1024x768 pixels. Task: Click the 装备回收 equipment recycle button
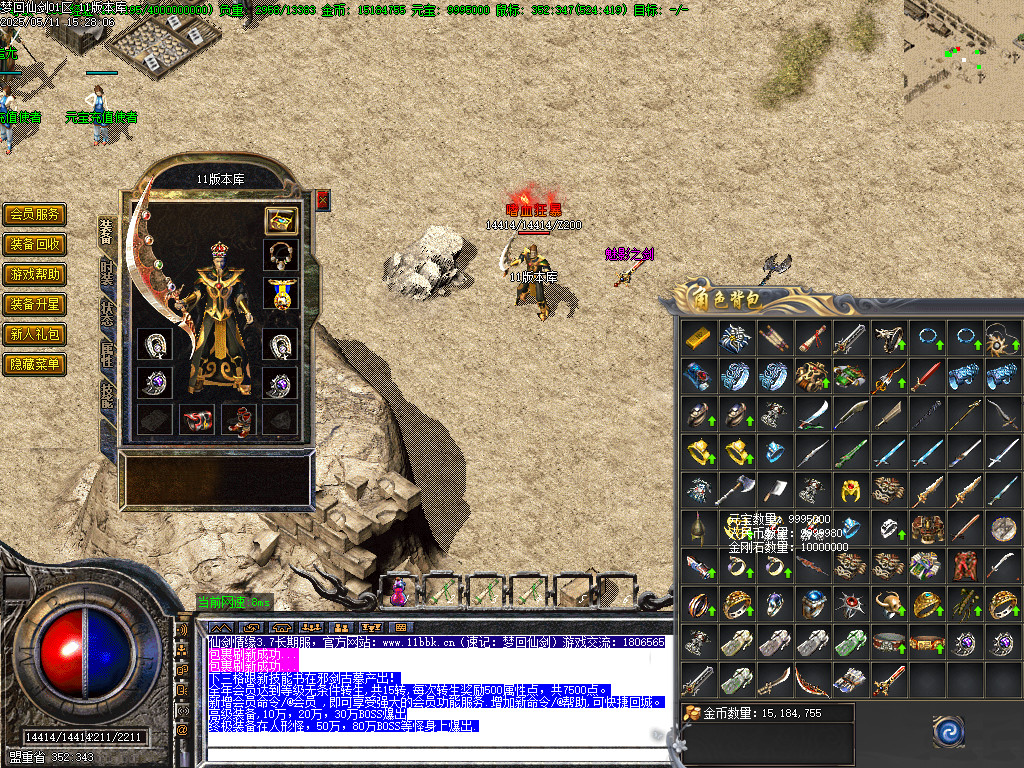pyautogui.click(x=35, y=244)
